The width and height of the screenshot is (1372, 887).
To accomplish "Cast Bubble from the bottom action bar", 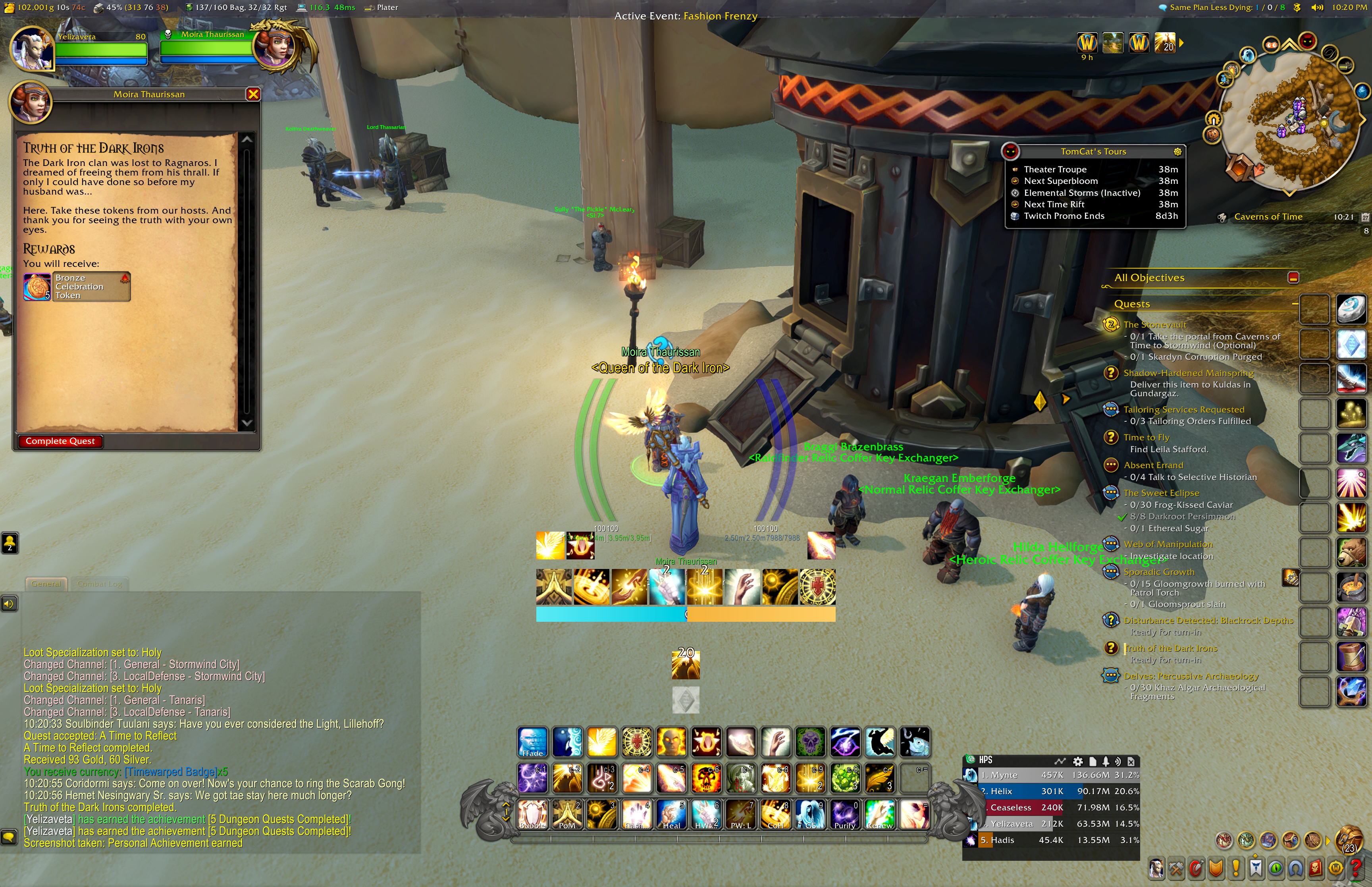I will pos(533,814).
